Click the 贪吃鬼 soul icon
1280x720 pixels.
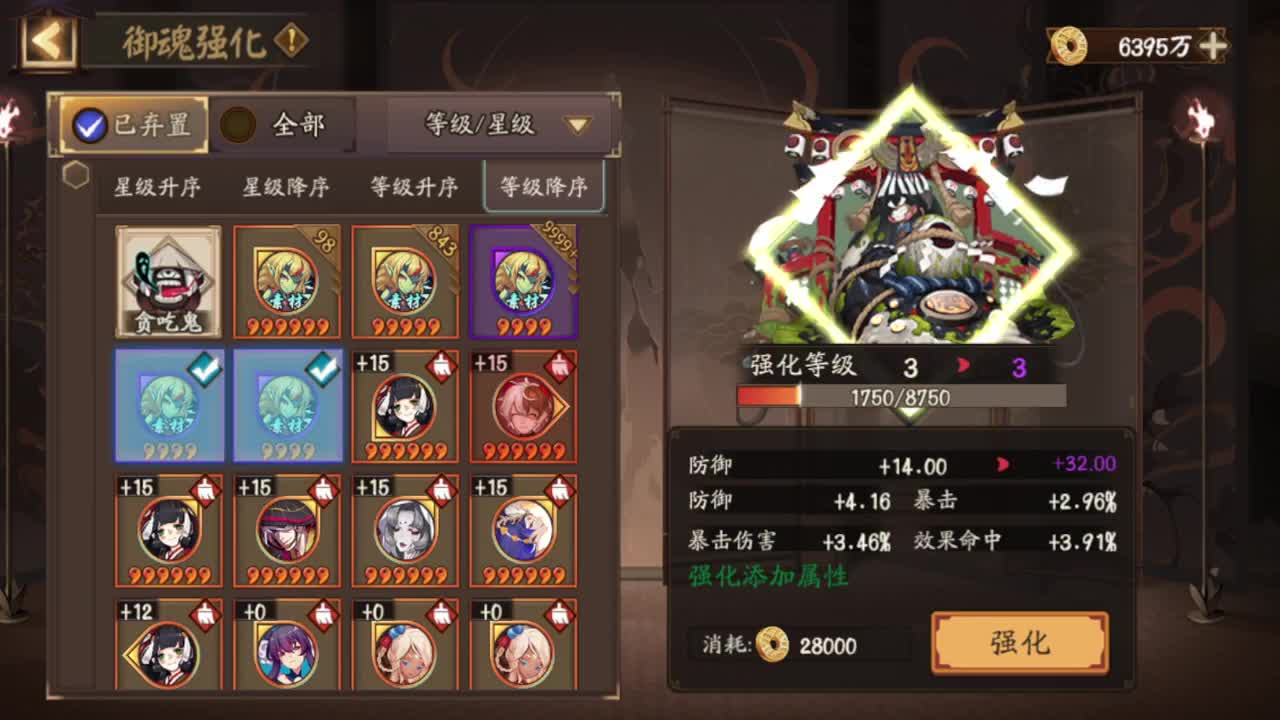click(167, 280)
